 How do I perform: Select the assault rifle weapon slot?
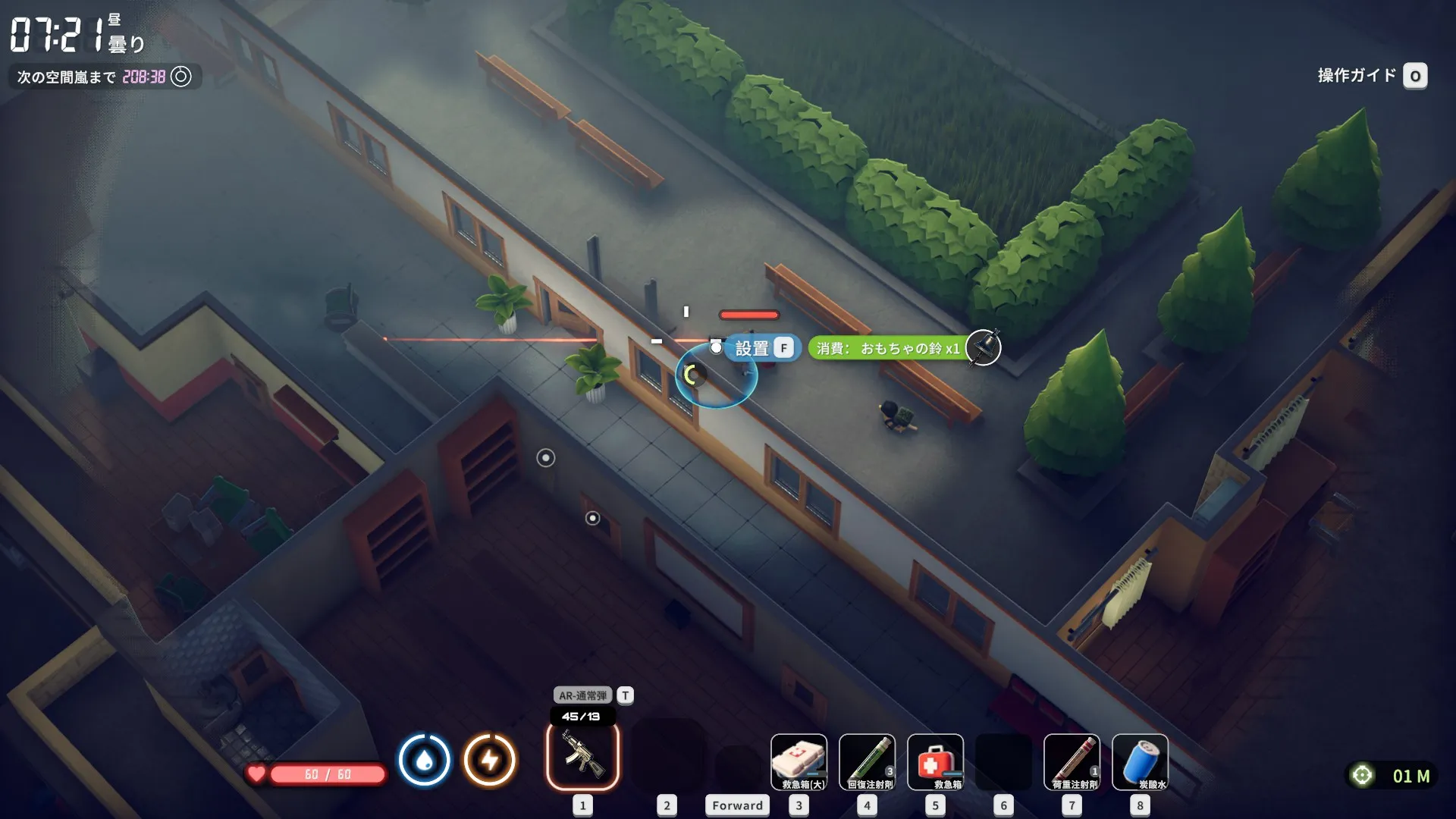point(582,757)
